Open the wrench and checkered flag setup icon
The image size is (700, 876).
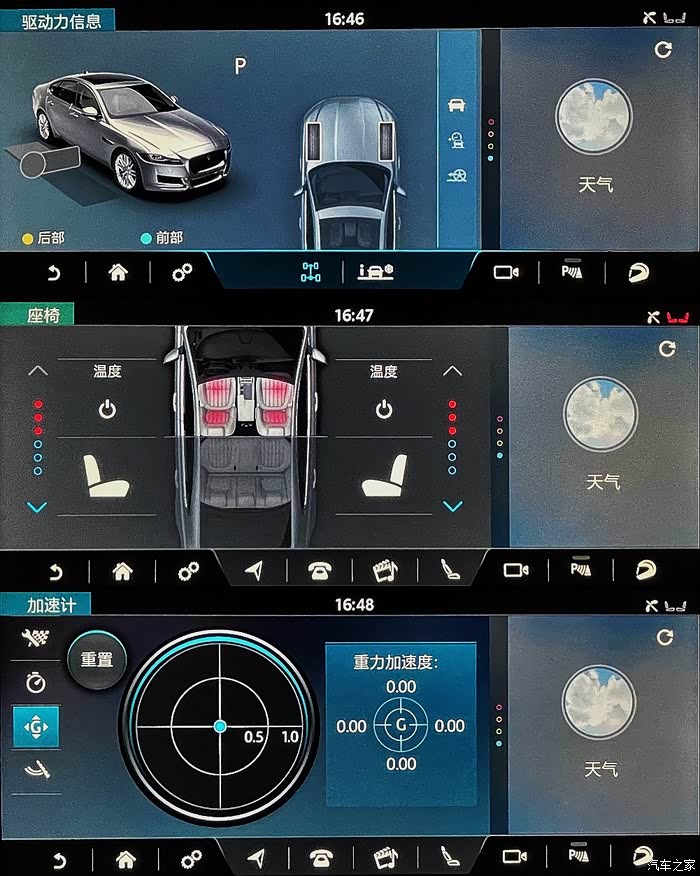(36, 638)
